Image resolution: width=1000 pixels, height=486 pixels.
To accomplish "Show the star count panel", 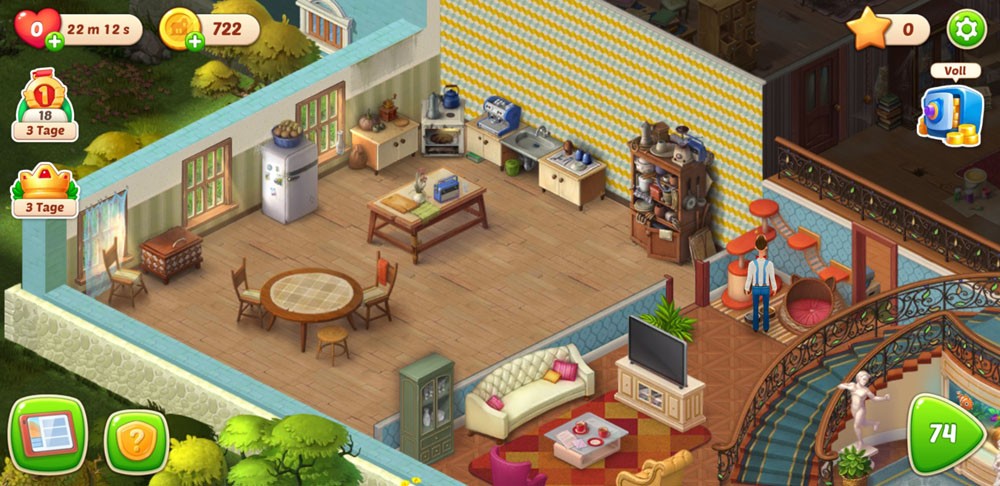I will click(889, 29).
